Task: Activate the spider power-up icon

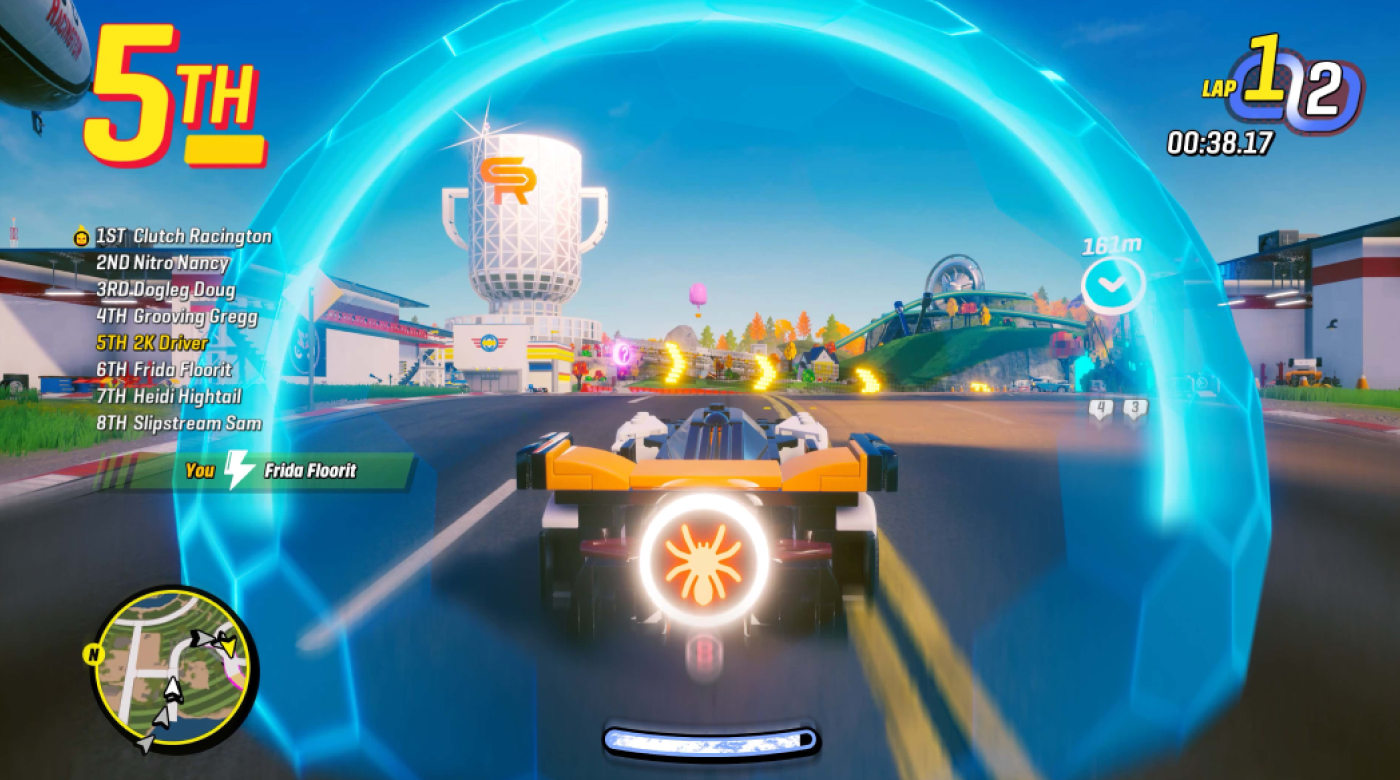Action: [703, 559]
